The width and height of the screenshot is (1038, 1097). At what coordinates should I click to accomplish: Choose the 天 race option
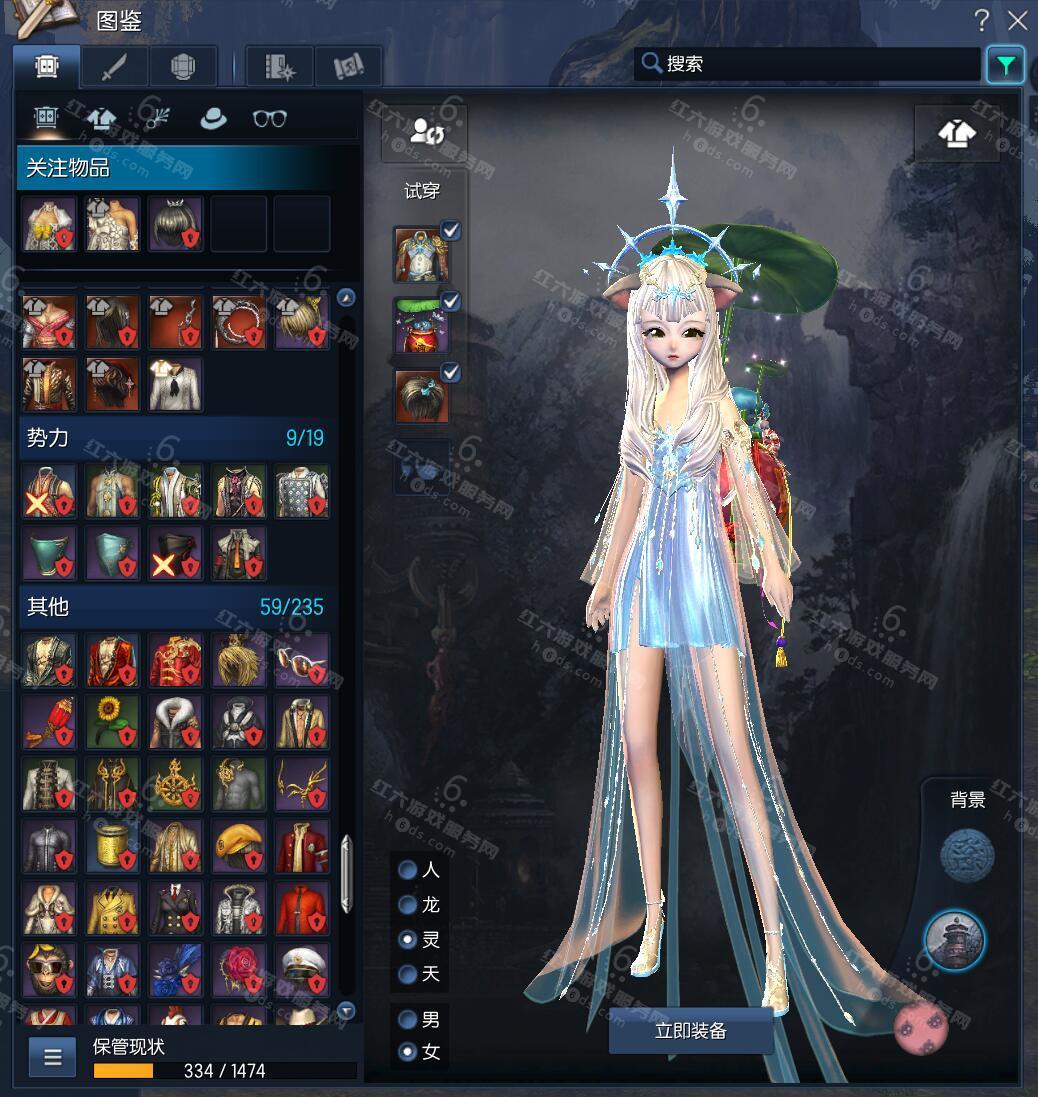point(408,973)
